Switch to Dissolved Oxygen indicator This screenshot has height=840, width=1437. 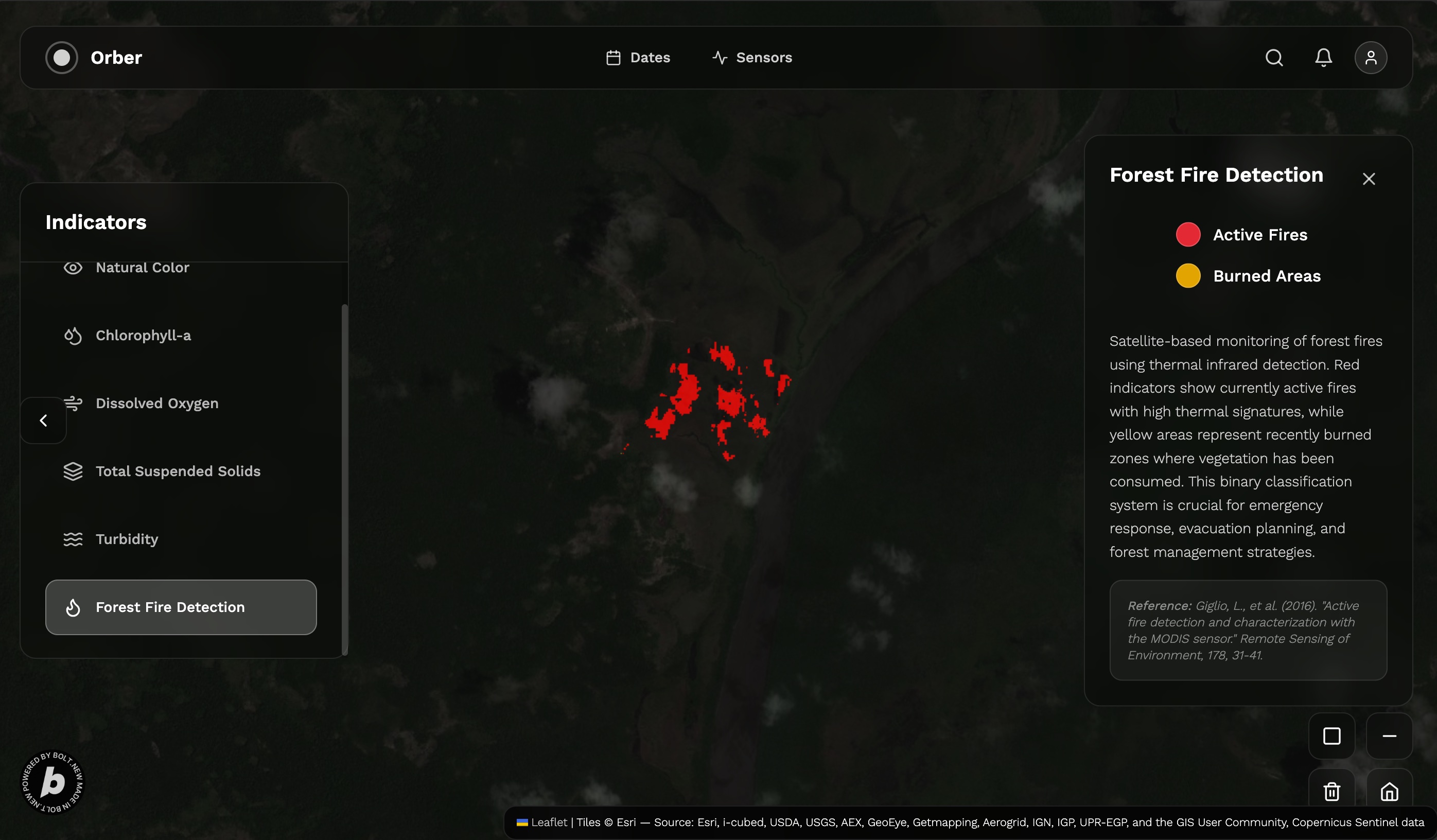click(x=157, y=403)
